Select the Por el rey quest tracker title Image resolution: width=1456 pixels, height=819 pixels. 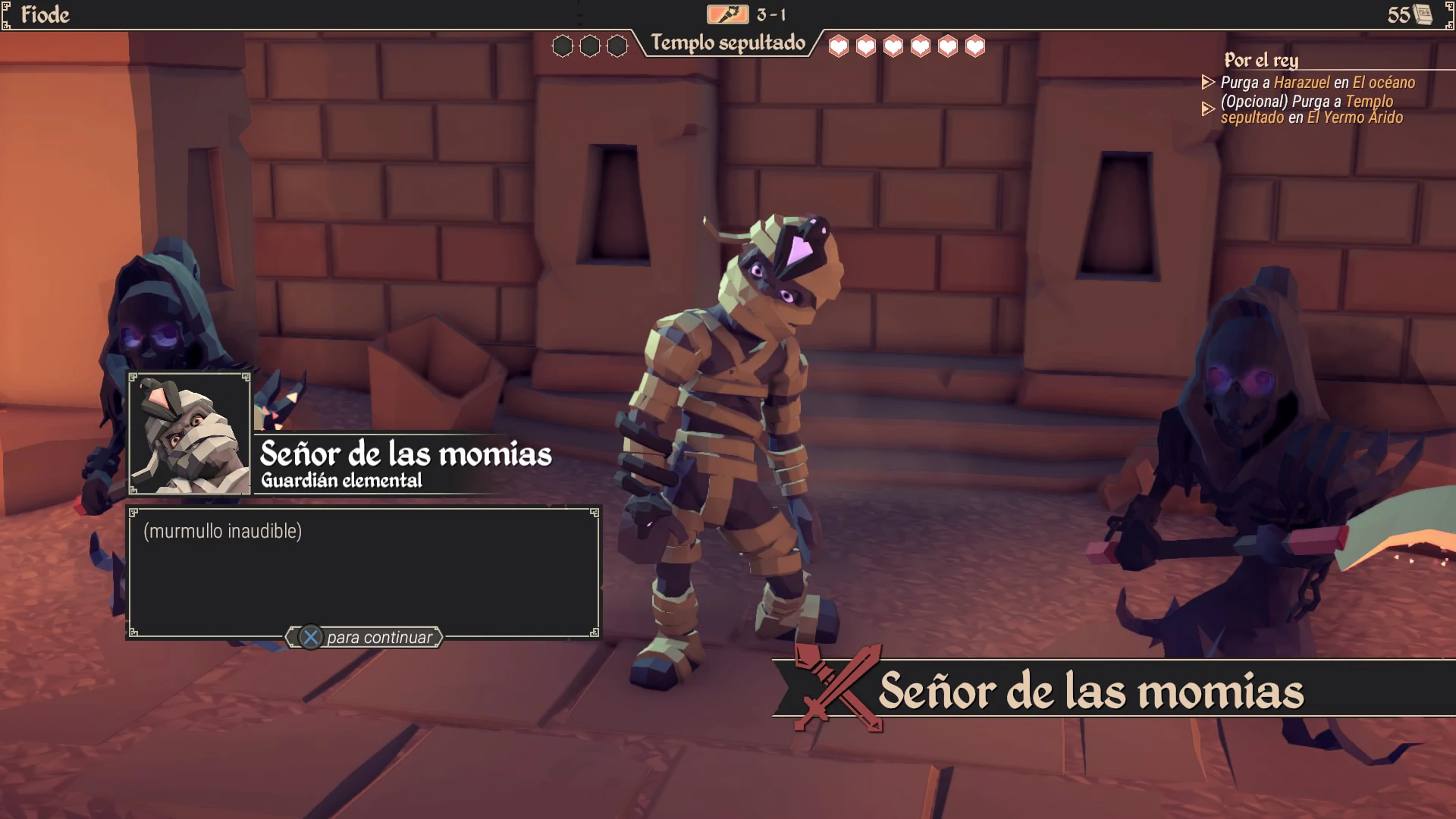pyautogui.click(x=1261, y=60)
